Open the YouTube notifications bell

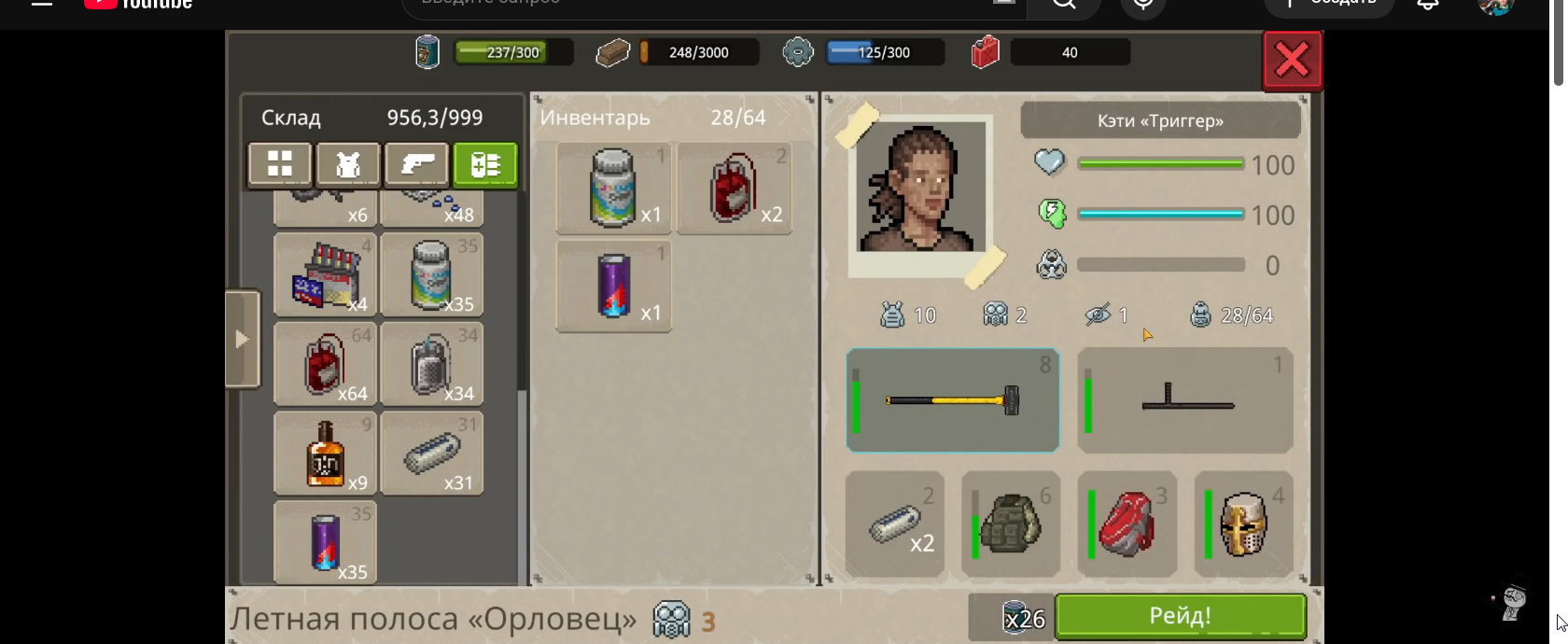(x=1427, y=5)
